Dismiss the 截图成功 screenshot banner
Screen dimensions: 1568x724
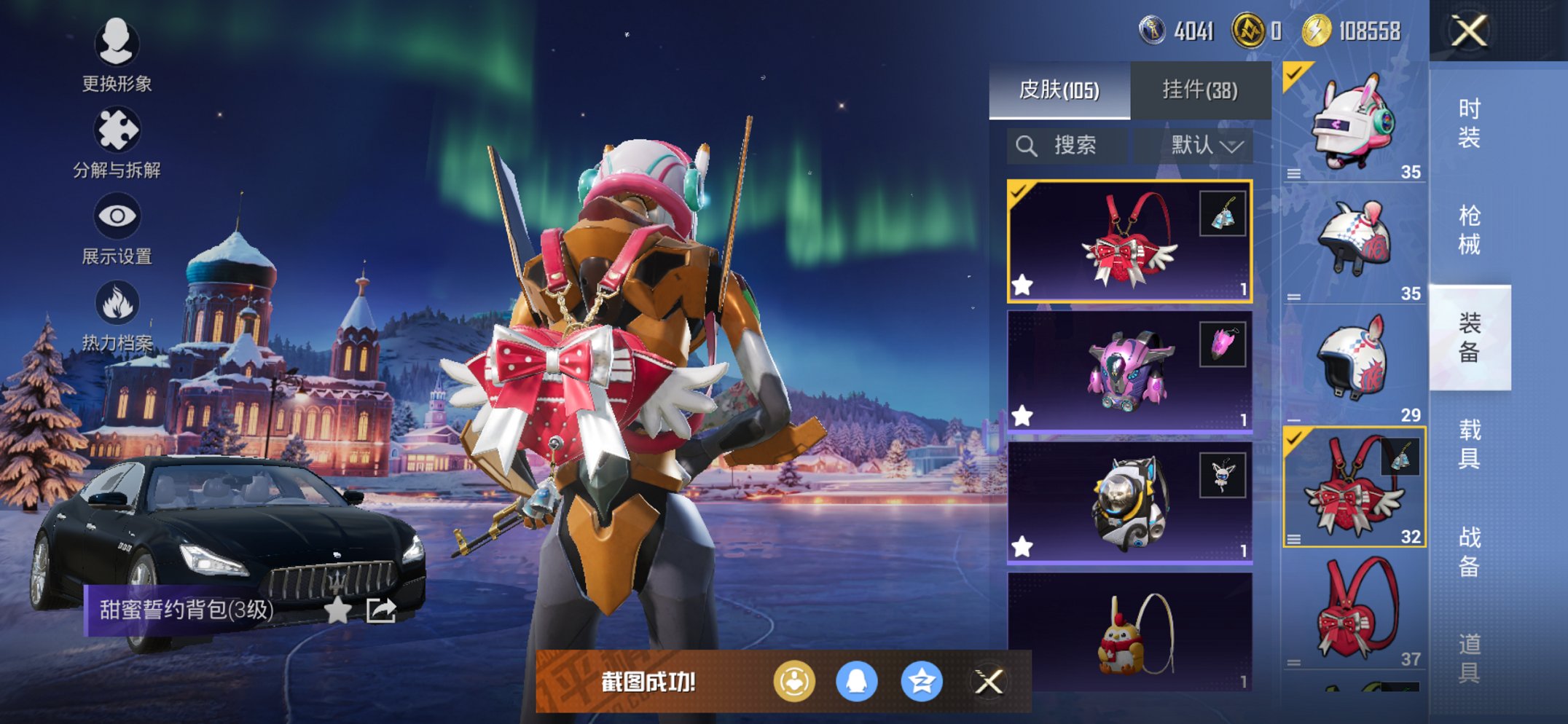click(989, 682)
